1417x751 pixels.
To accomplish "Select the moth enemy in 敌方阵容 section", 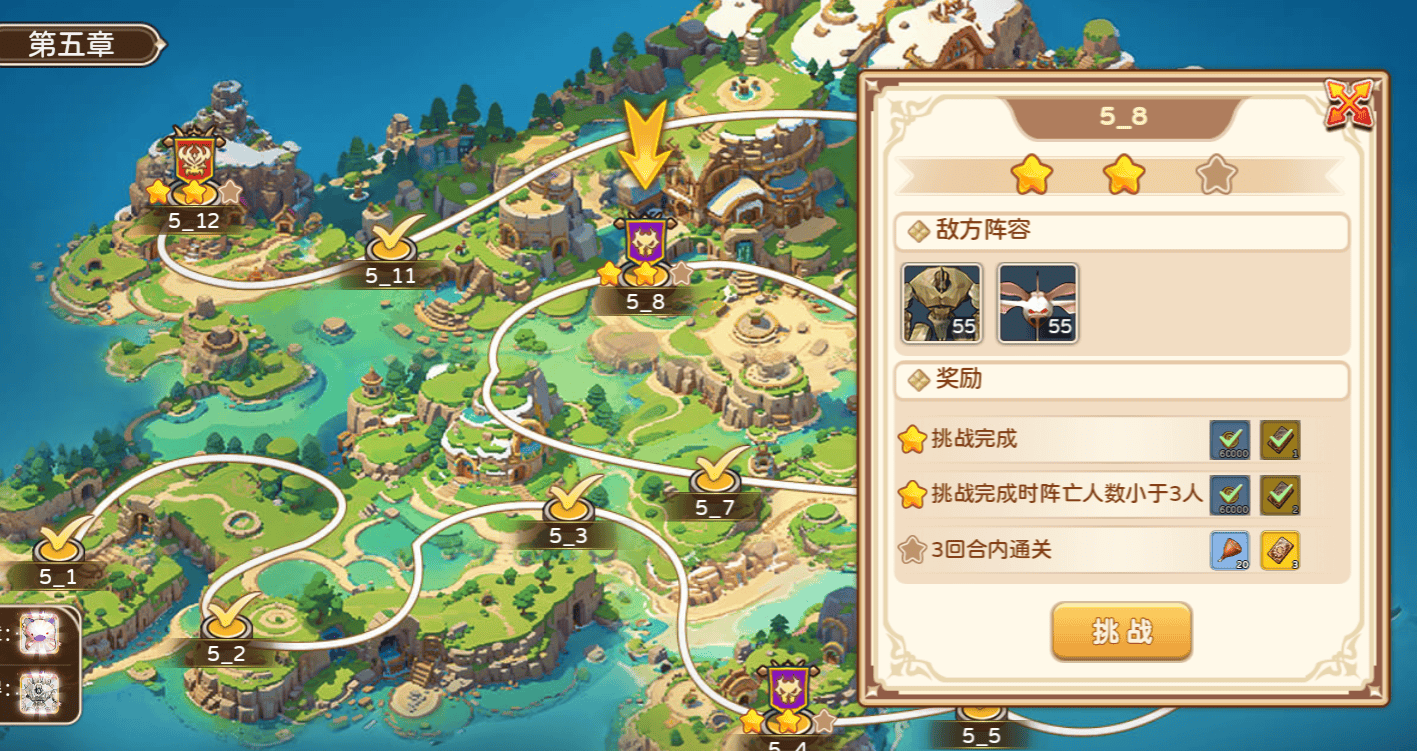I will pyautogui.click(x=1037, y=303).
